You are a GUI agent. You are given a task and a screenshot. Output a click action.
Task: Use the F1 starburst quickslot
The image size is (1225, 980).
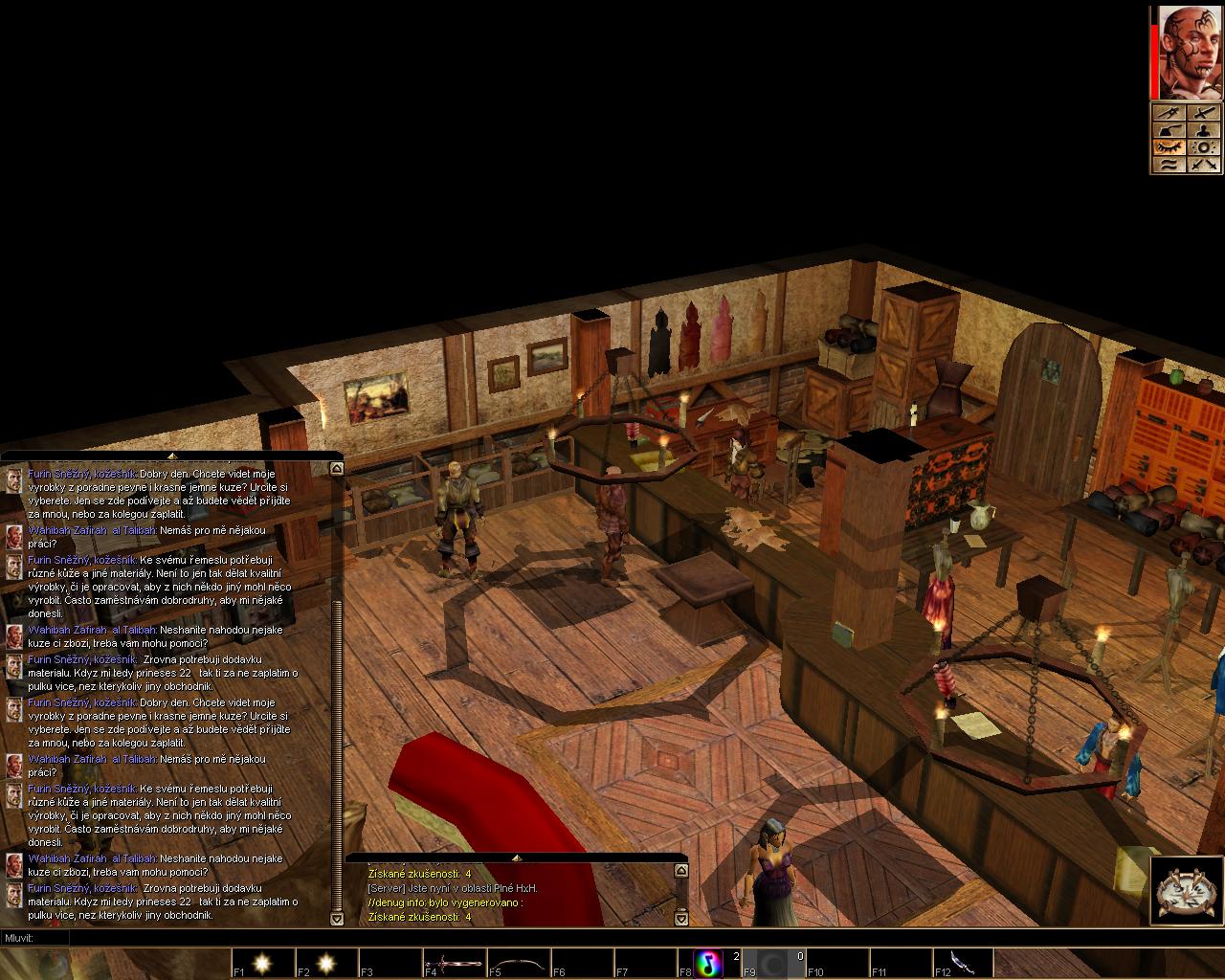pyautogui.click(x=262, y=963)
